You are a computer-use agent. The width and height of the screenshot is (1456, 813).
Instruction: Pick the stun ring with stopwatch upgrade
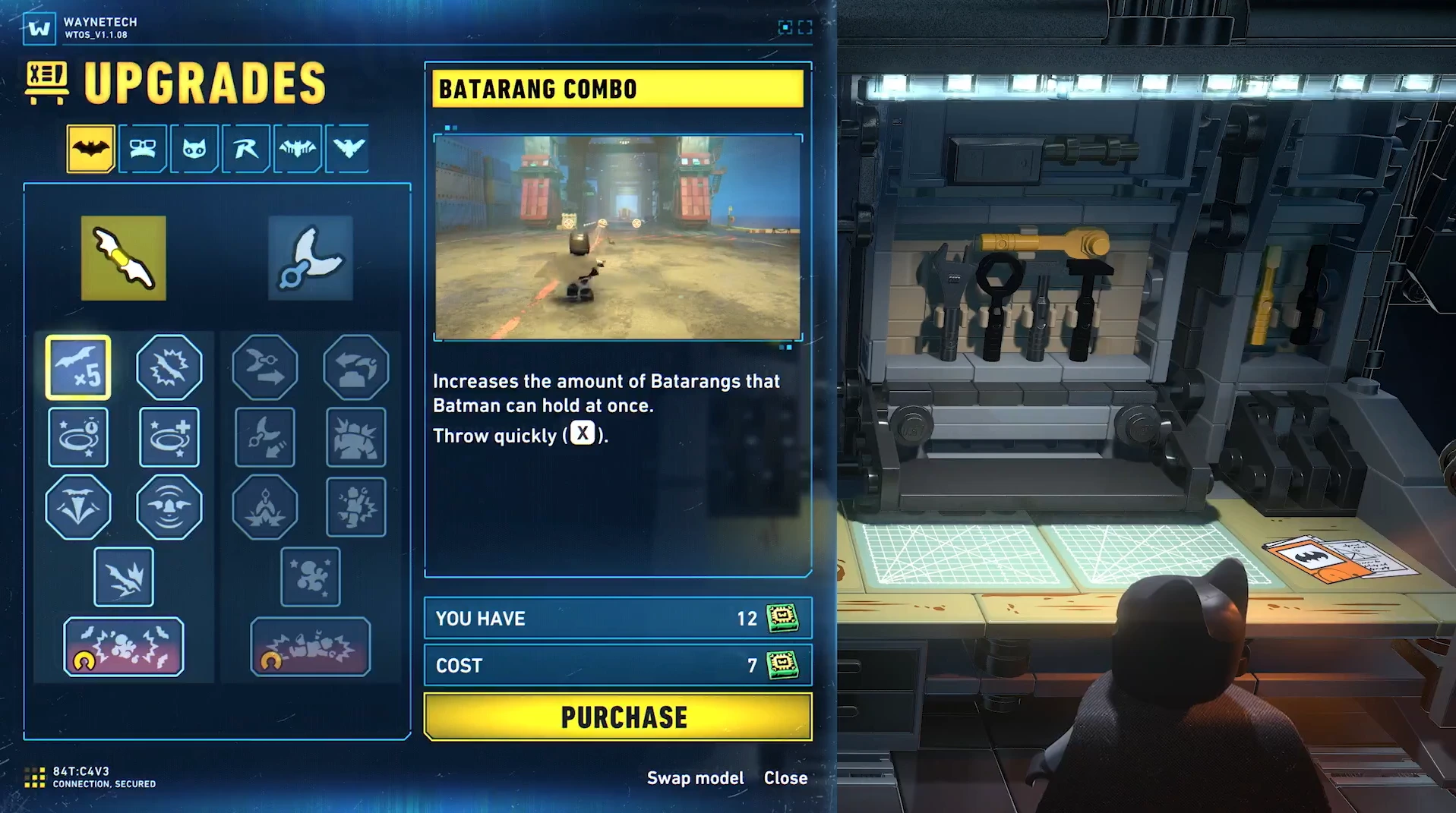78,437
